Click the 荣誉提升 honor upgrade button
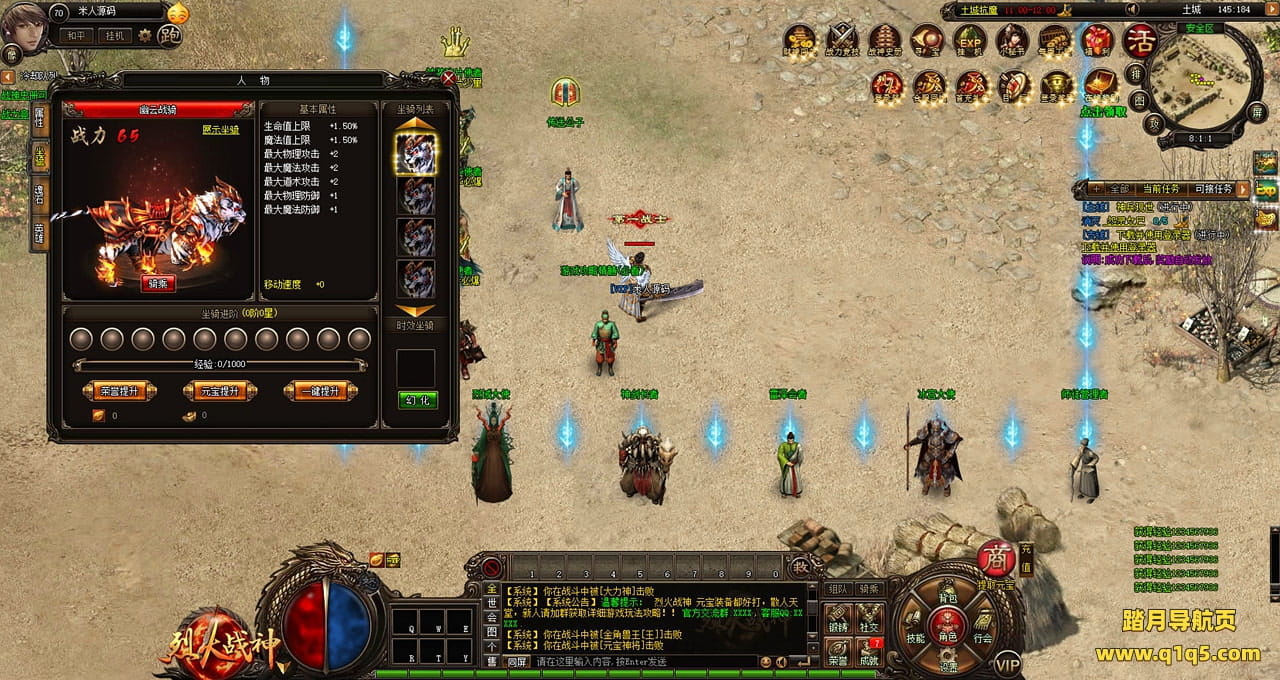This screenshot has width=1280, height=680. pyautogui.click(x=119, y=391)
